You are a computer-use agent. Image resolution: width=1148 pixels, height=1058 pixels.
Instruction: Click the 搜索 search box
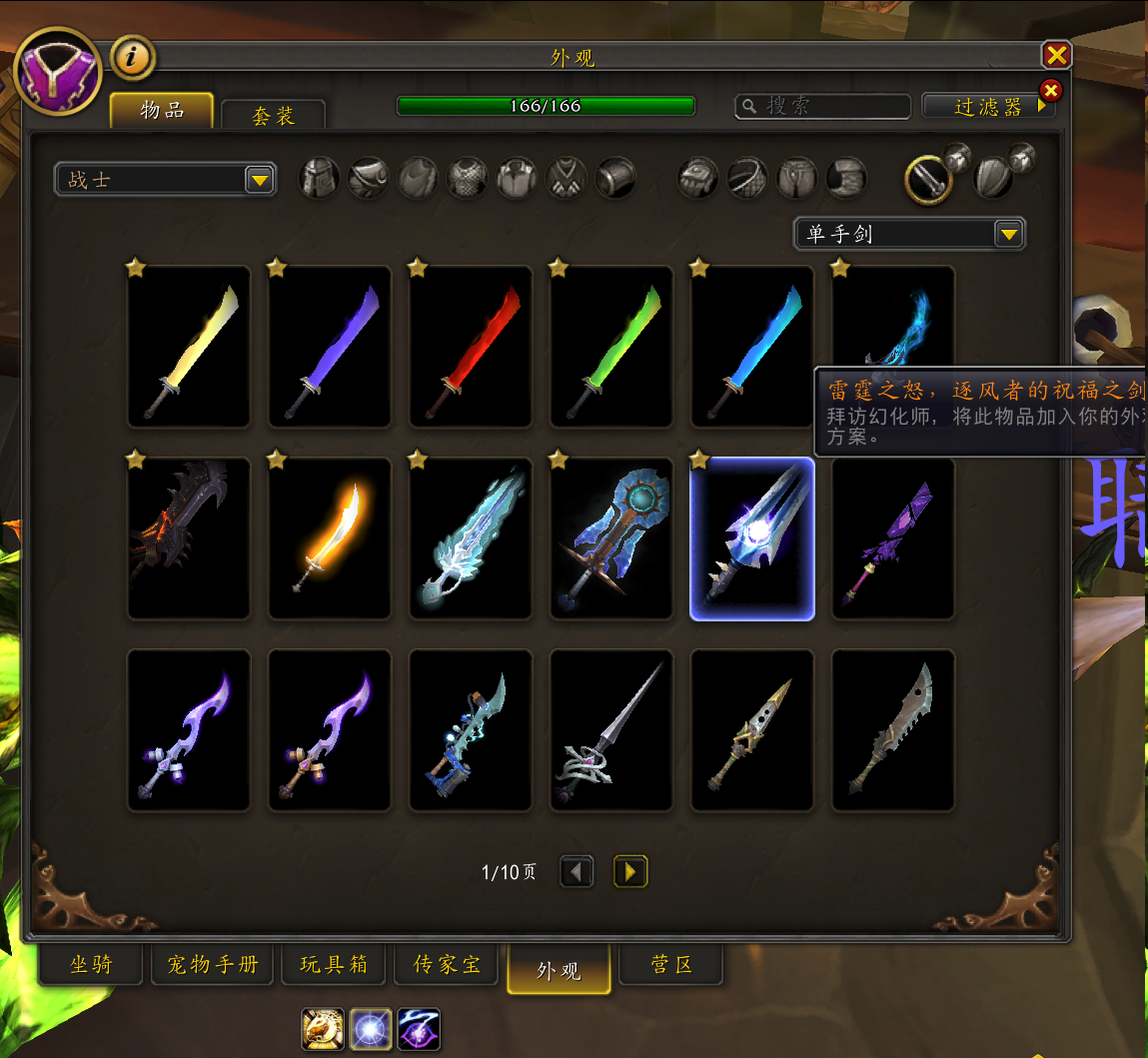tap(823, 106)
